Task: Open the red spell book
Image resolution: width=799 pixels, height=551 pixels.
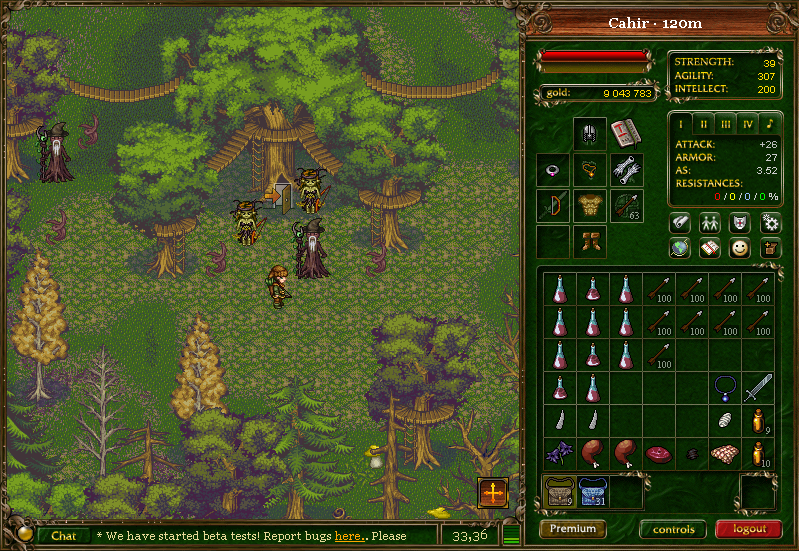Action: pyautogui.click(x=626, y=133)
